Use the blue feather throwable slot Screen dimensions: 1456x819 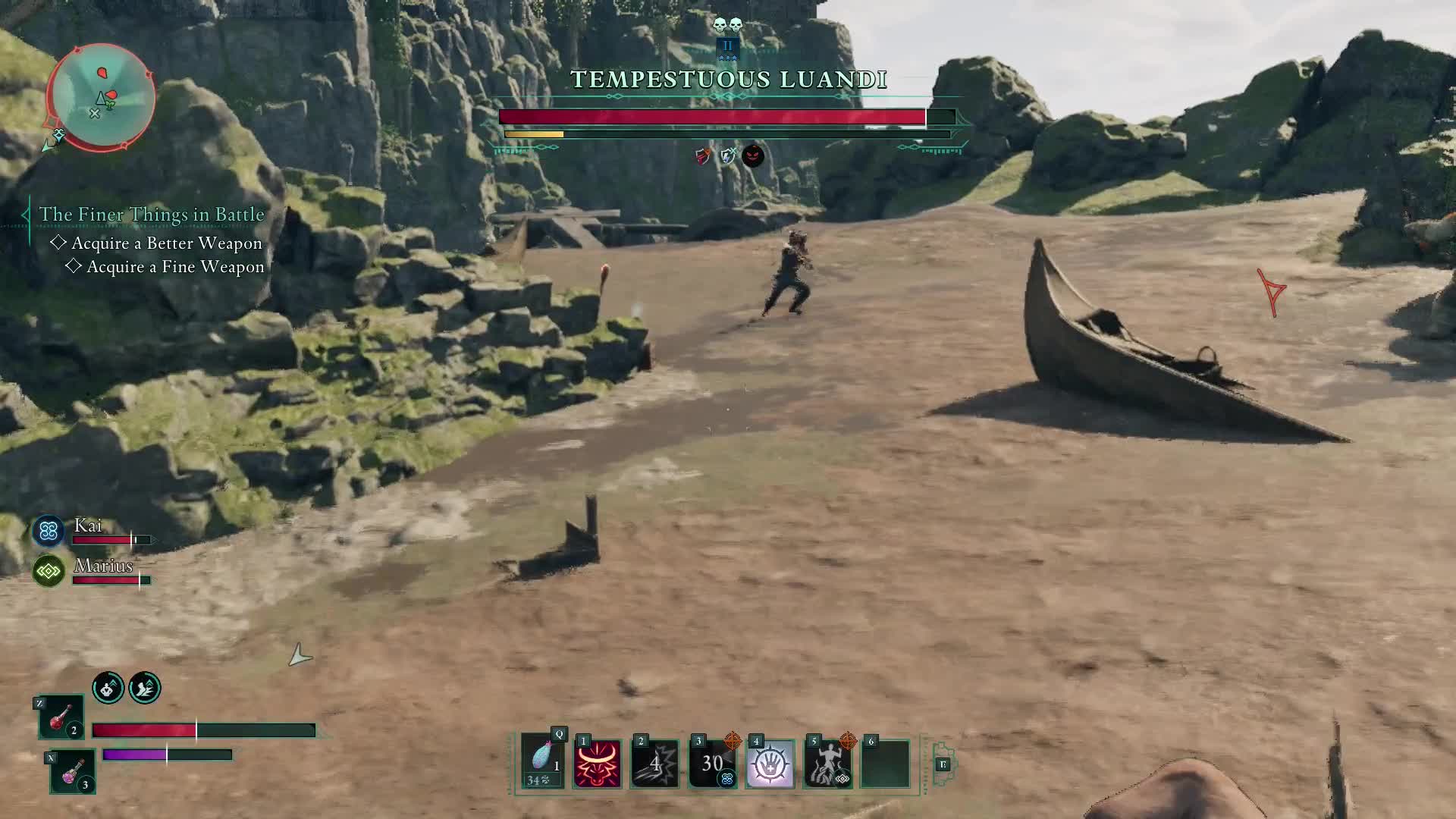click(x=543, y=761)
